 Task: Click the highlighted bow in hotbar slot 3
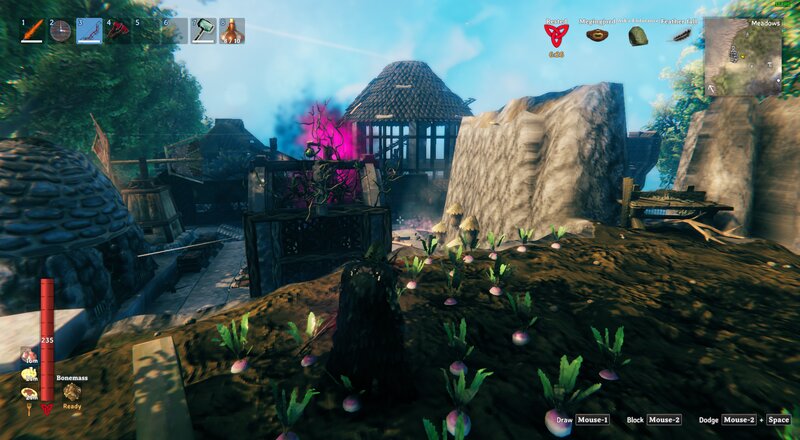click(x=90, y=30)
